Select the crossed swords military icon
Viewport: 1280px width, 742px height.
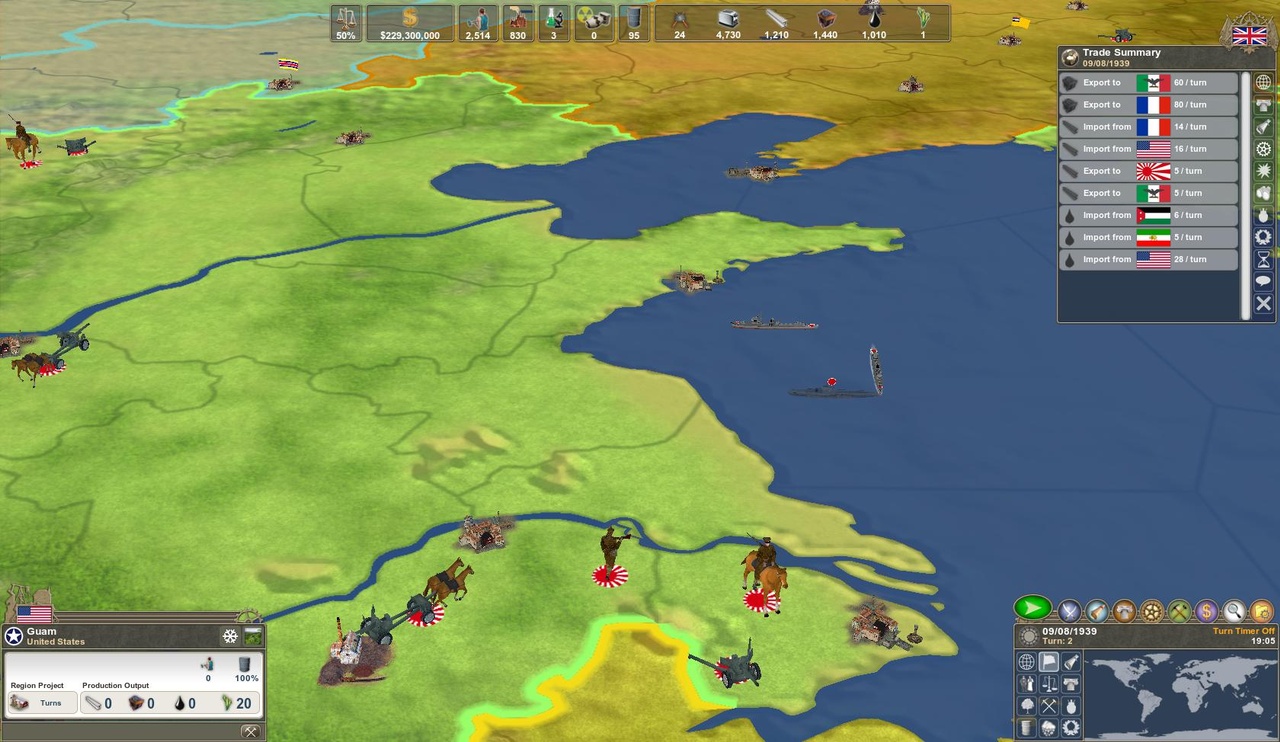(x=1070, y=611)
